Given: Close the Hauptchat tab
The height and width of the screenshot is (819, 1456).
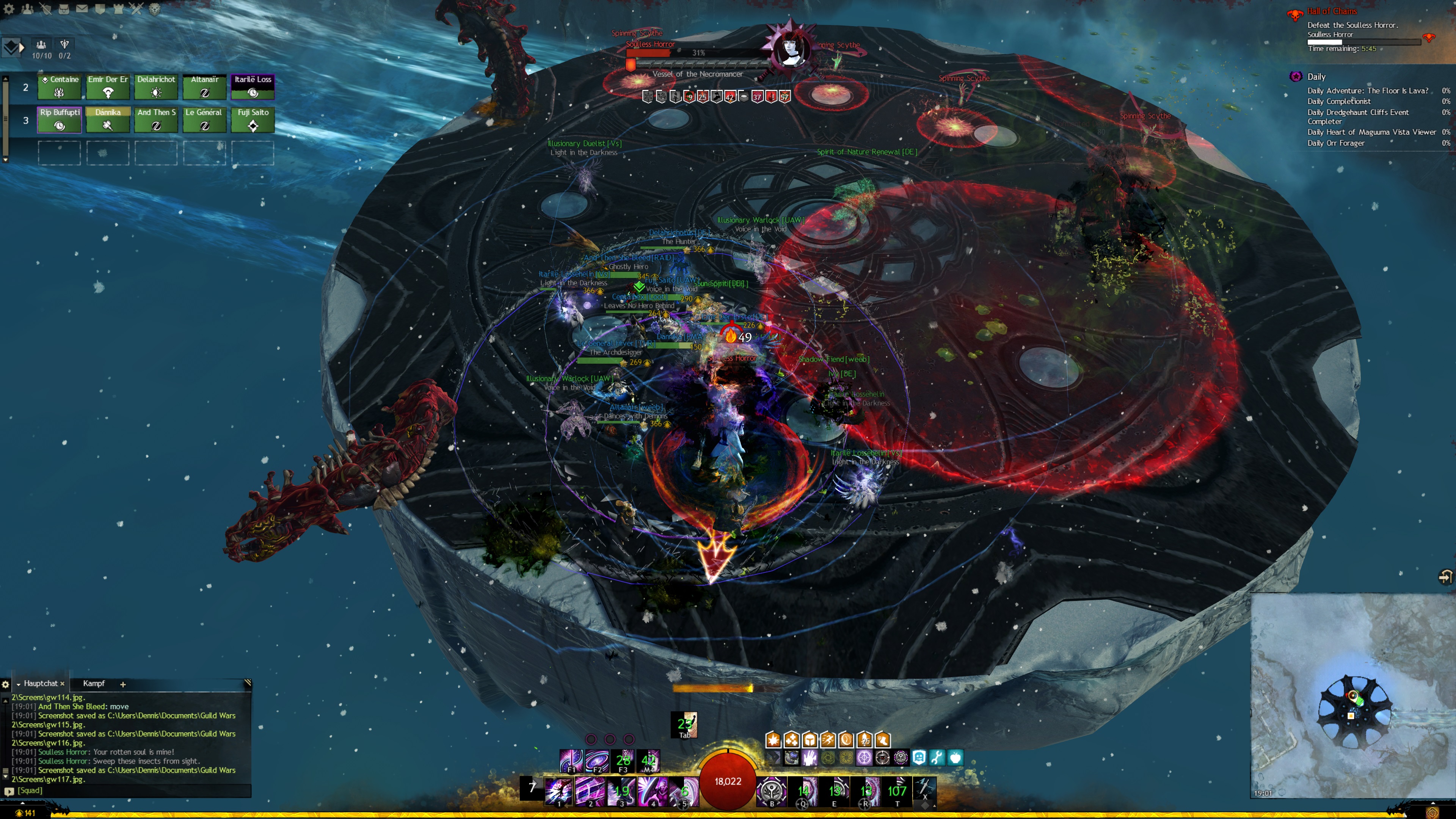Looking at the screenshot, I should point(62,683).
